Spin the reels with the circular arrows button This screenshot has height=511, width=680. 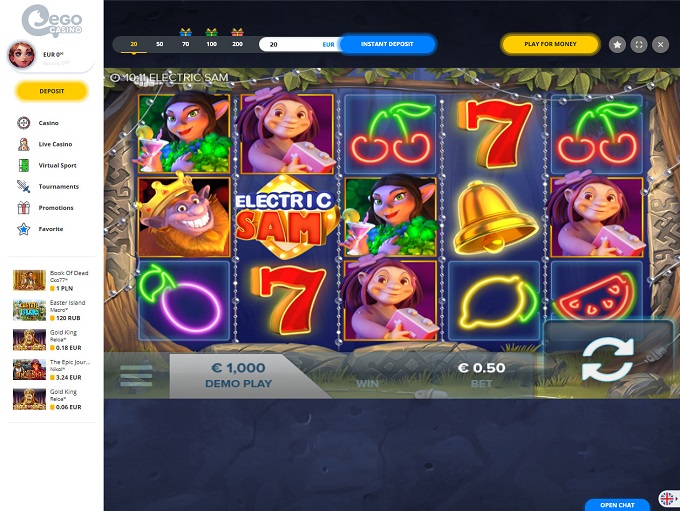(607, 360)
